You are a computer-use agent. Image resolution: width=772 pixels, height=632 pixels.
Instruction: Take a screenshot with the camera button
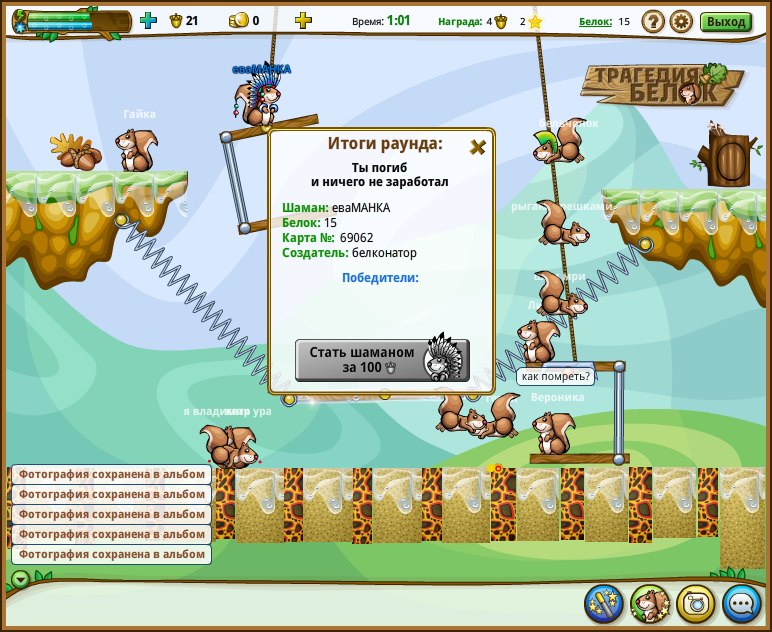[696, 603]
